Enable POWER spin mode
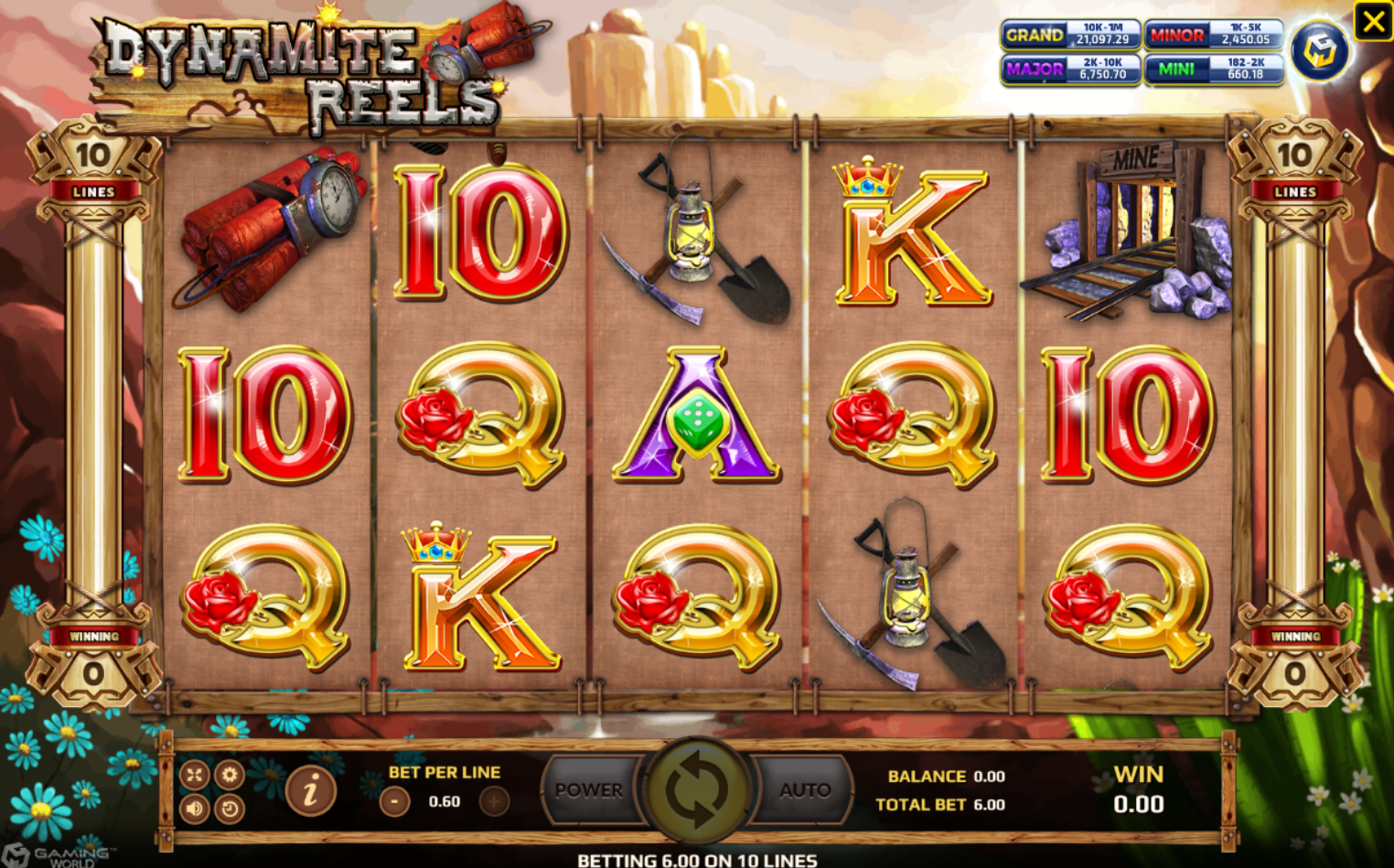Image resolution: width=1394 pixels, height=868 pixels. coord(591,792)
